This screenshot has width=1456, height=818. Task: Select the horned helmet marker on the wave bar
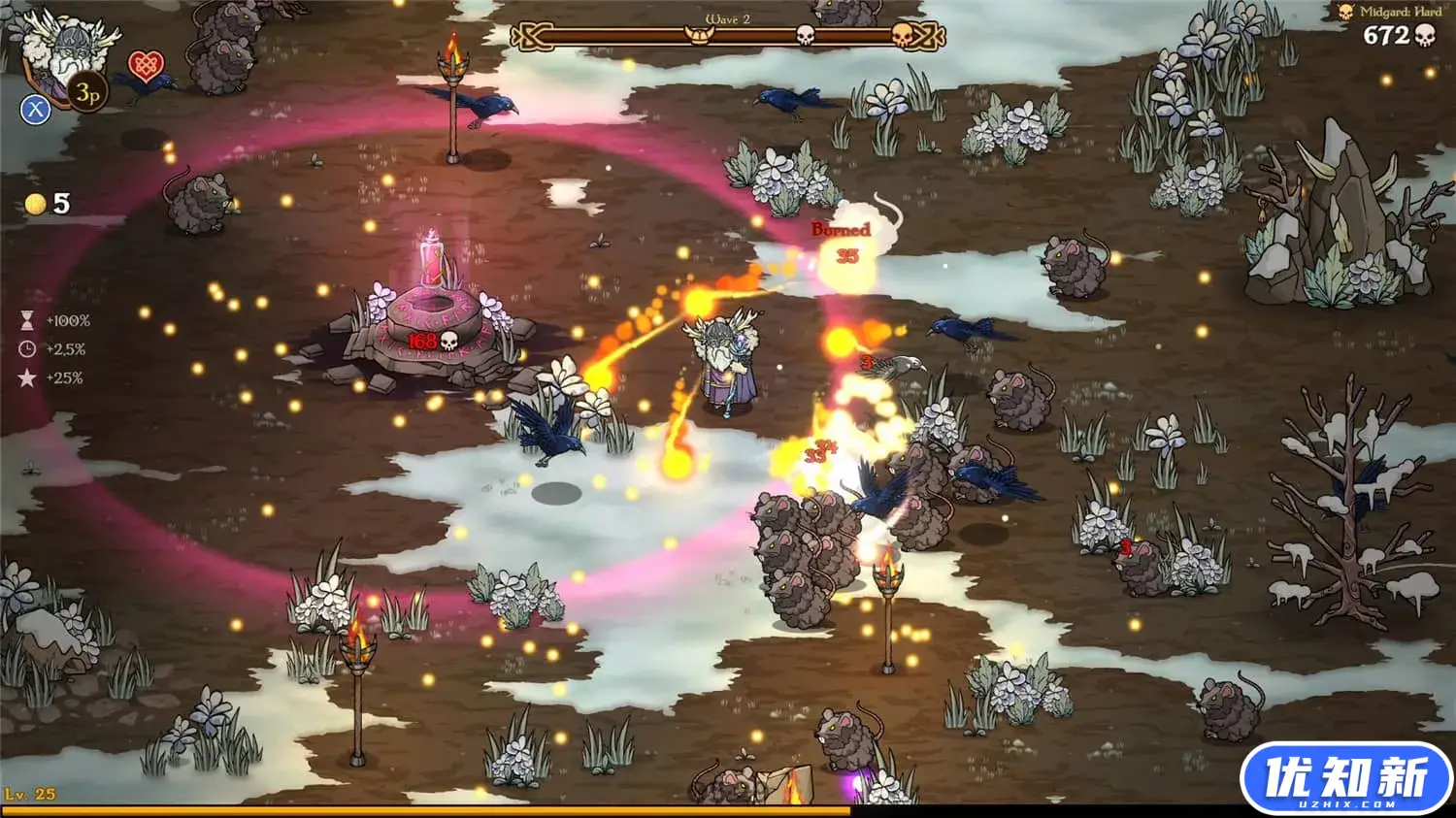click(699, 36)
